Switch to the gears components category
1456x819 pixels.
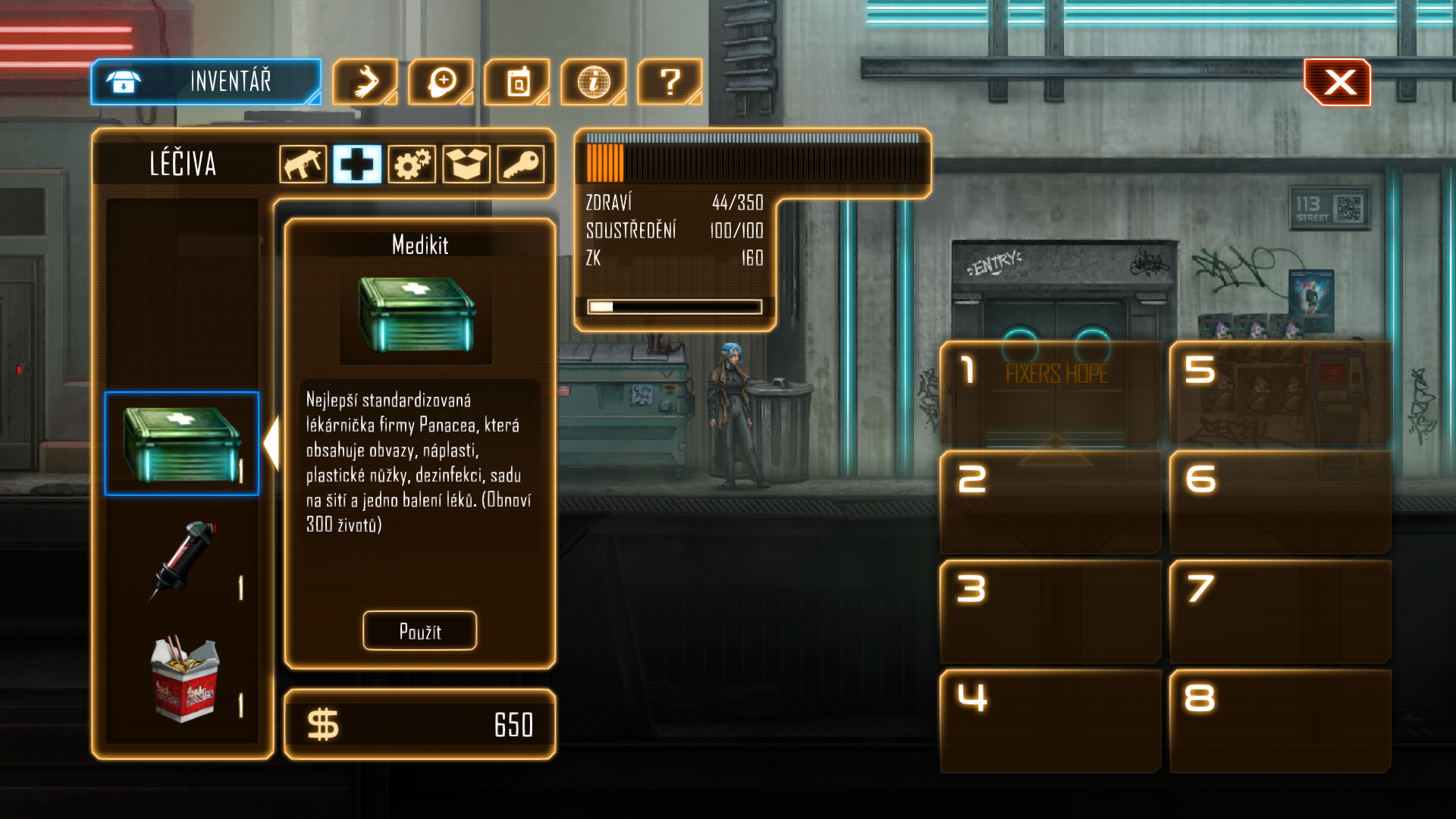[x=412, y=164]
